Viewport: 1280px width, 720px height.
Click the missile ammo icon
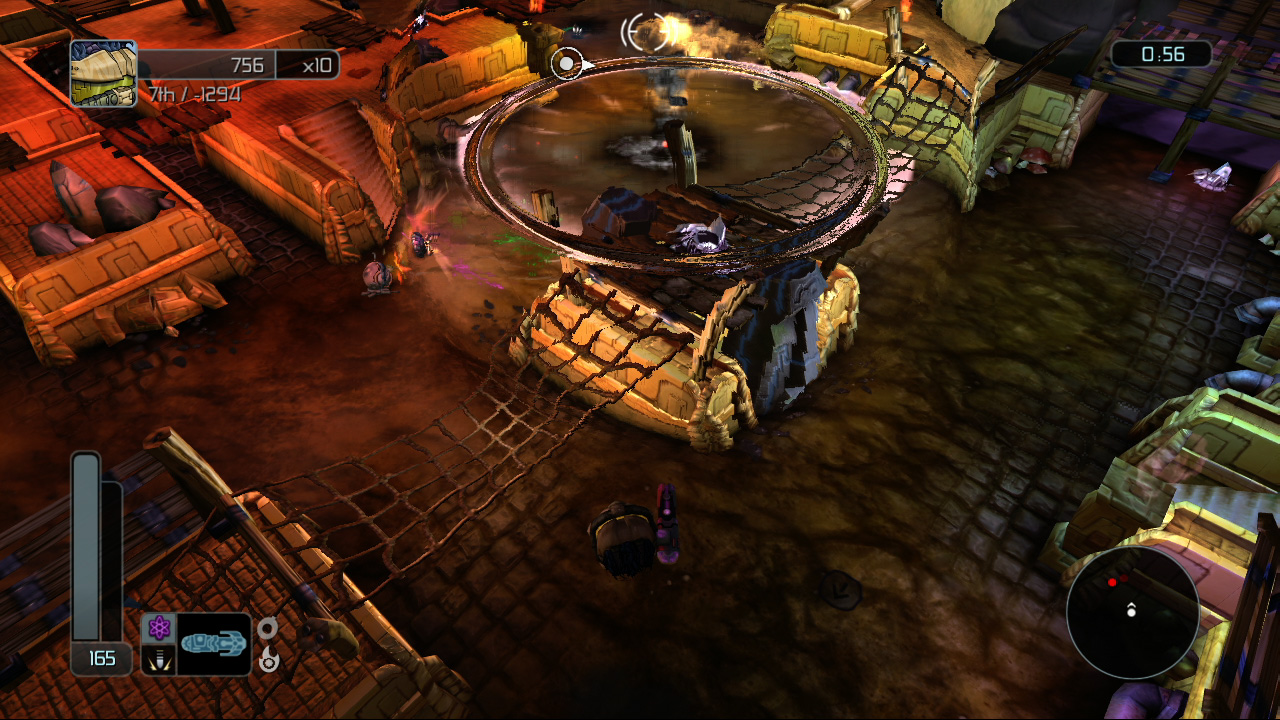coord(159,659)
